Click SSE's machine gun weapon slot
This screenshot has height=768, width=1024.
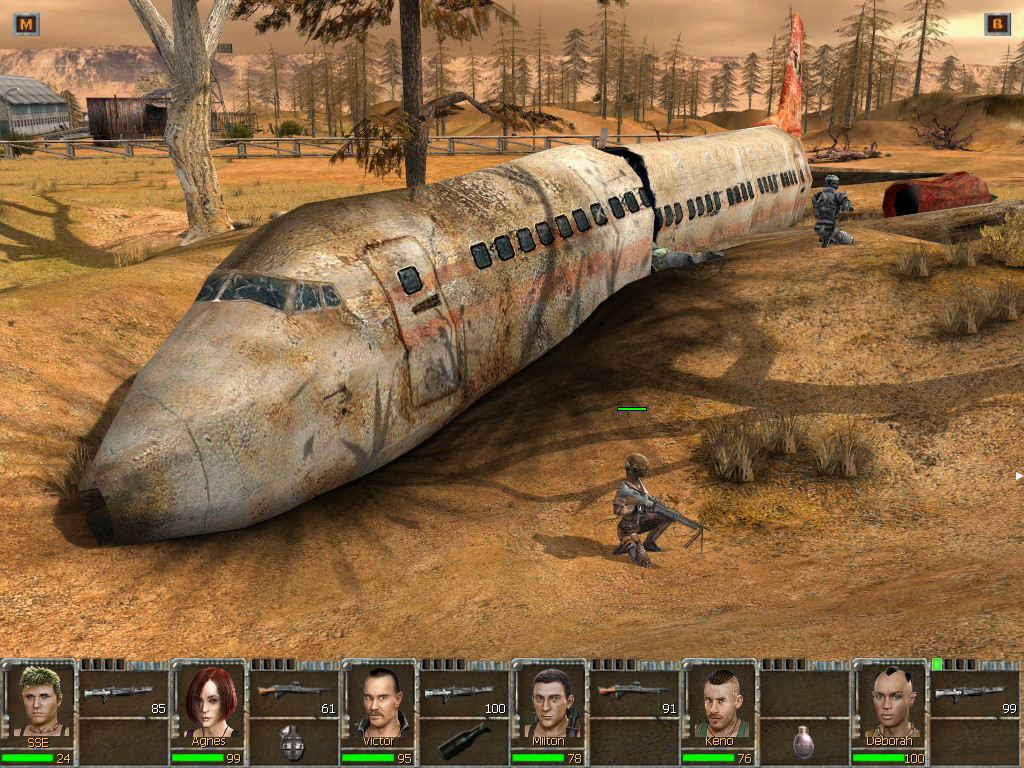[x=124, y=692]
